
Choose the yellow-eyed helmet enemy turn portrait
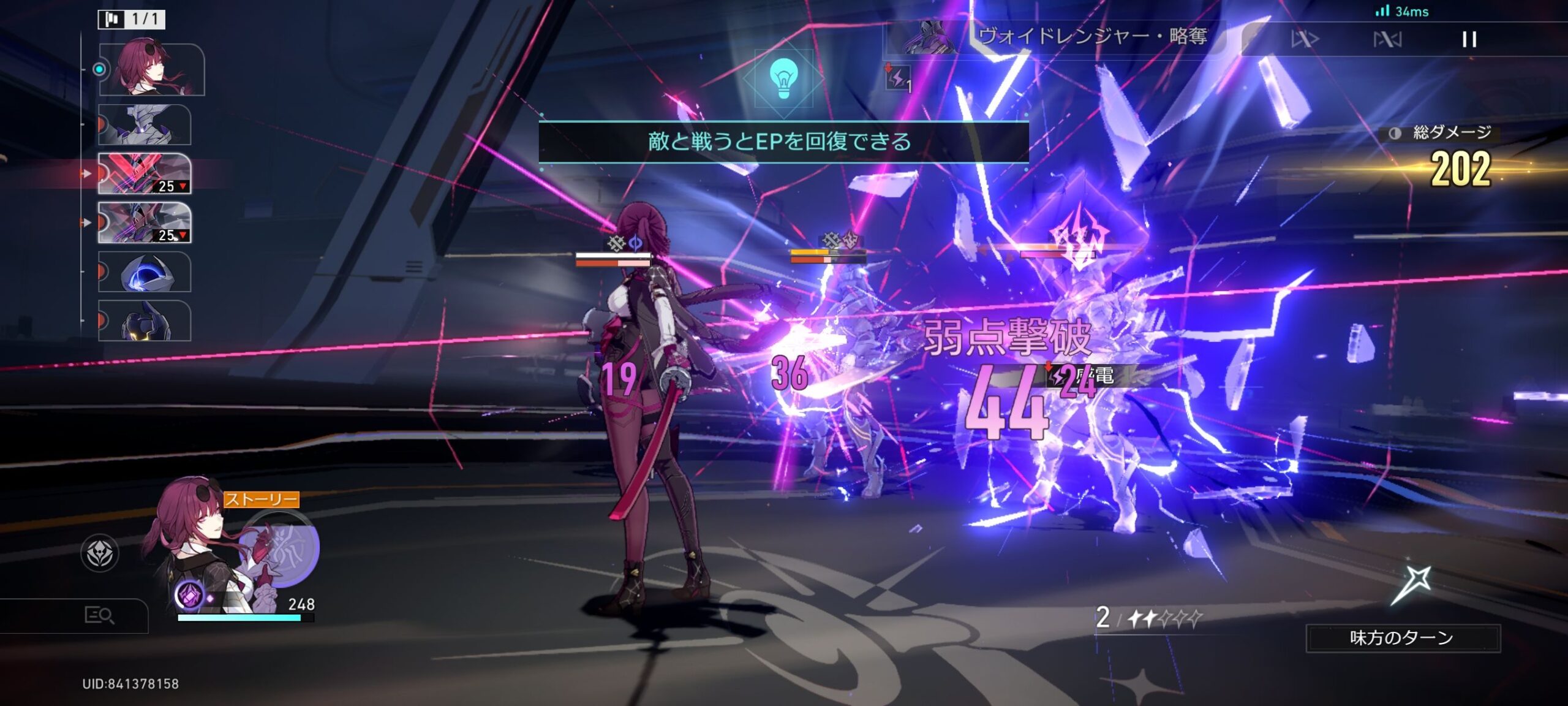click(145, 321)
